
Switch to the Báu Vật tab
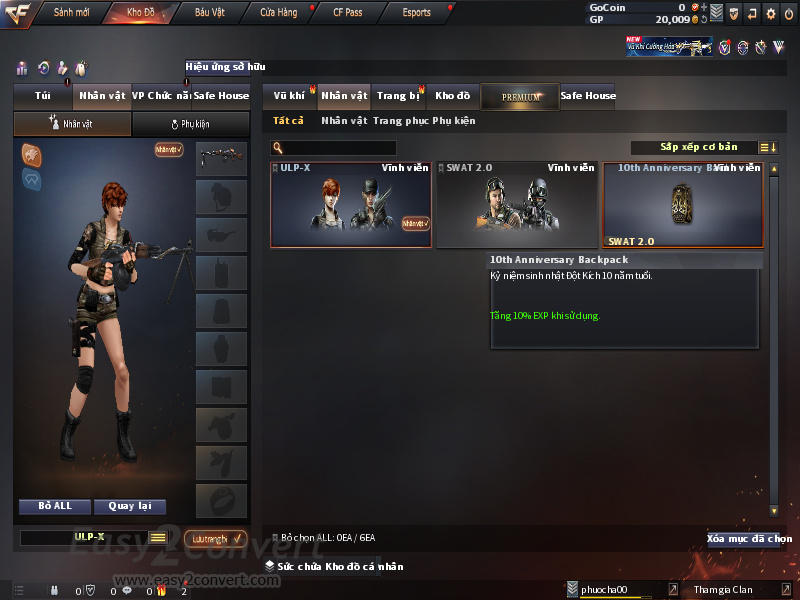[x=208, y=13]
